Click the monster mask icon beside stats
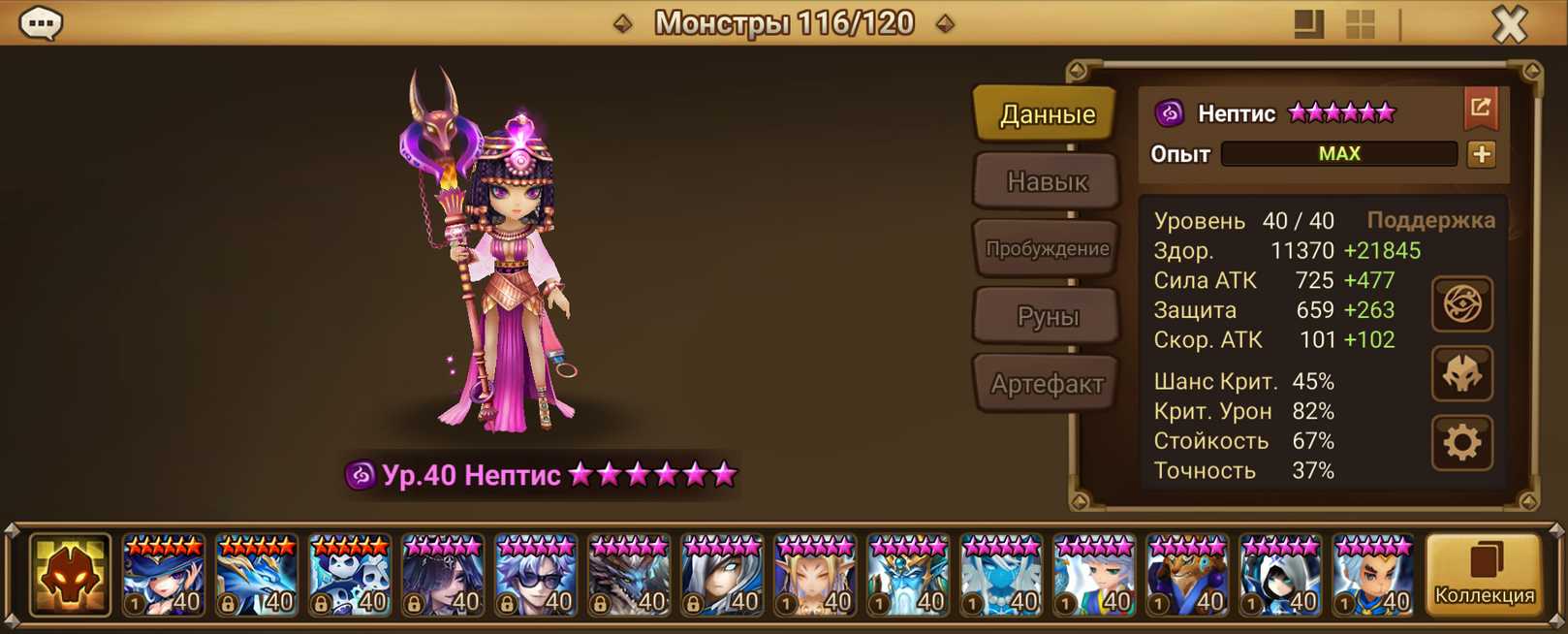This screenshot has height=634, width=1568. click(x=1461, y=374)
